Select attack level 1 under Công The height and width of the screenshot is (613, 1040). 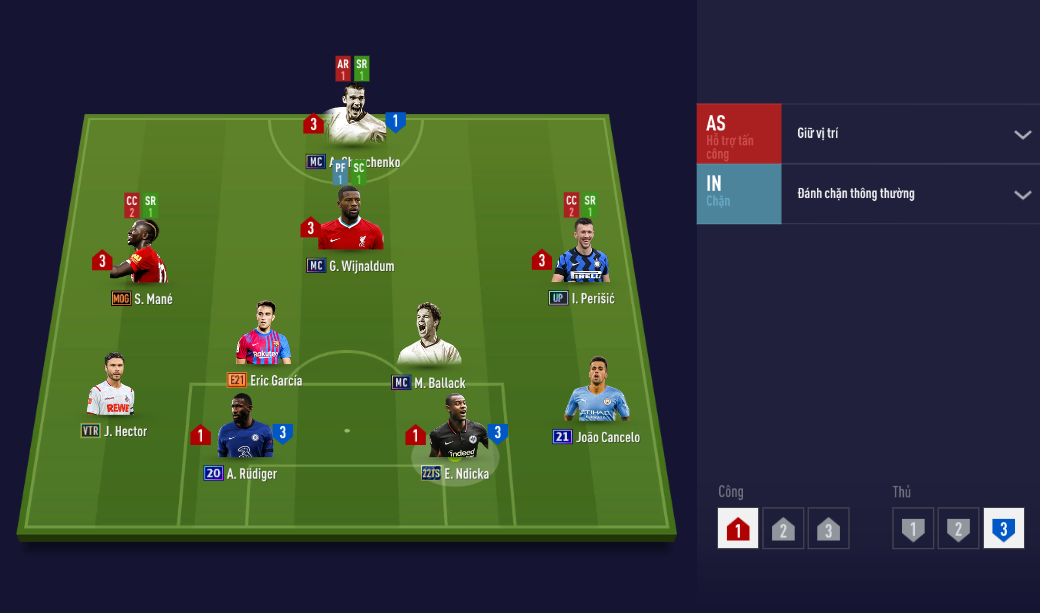(x=738, y=528)
